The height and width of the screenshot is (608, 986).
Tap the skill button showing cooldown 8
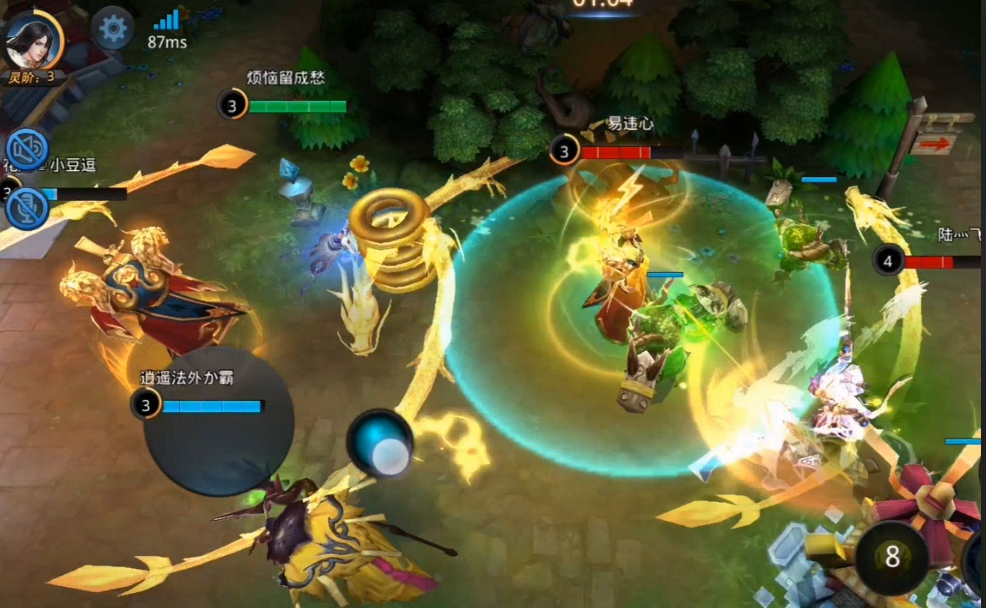891,557
